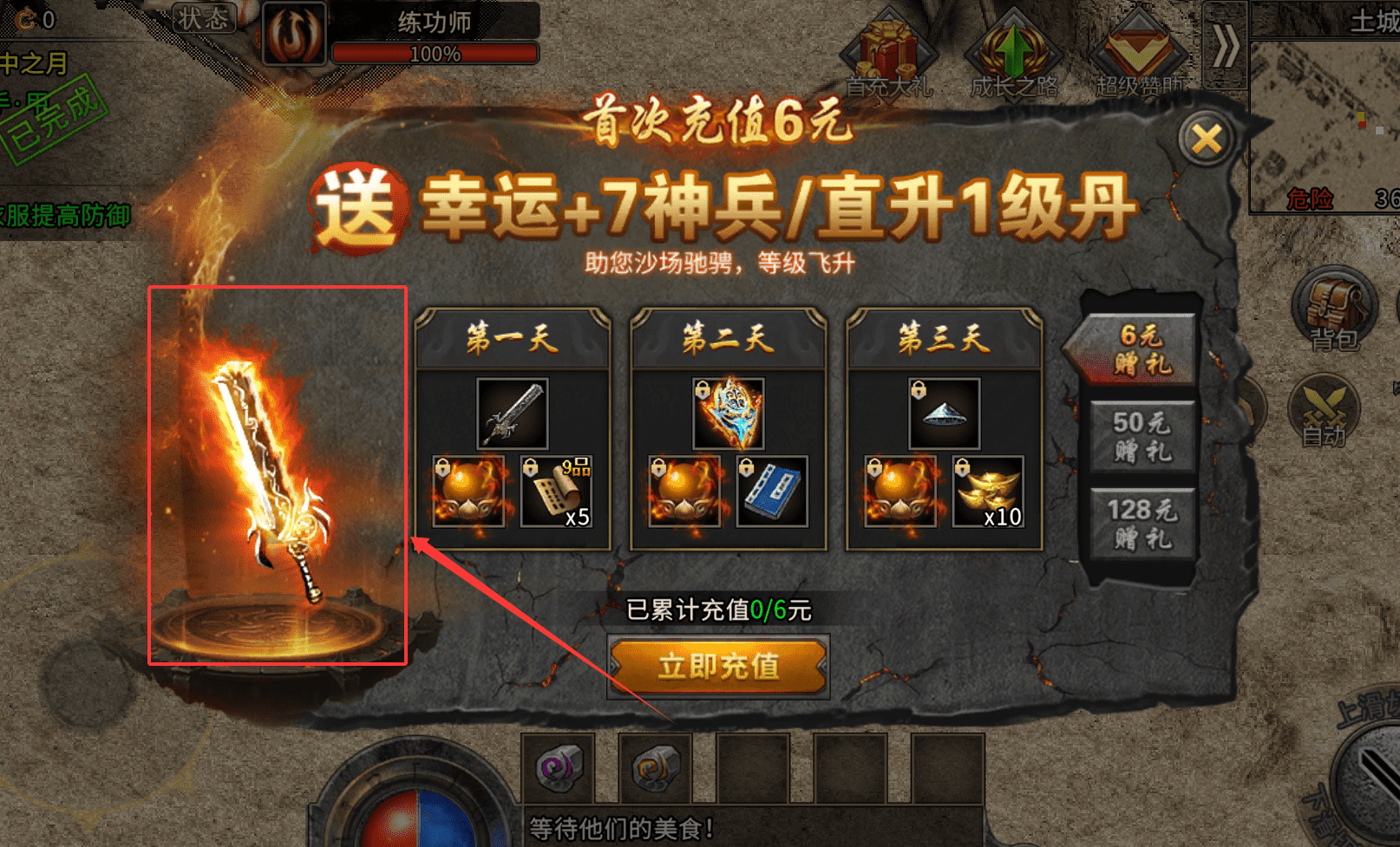Inspect the day-two shield armor reward
The width and height of the screenshot is (1400, 847).
[729, 413]
